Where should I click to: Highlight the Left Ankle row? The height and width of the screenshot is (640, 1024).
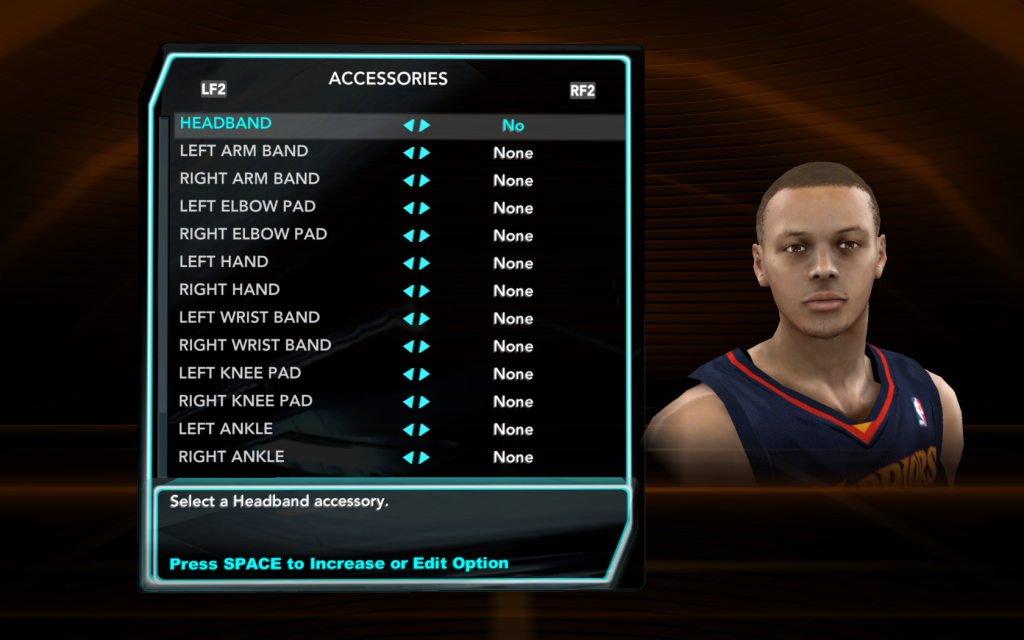point(226,429)
